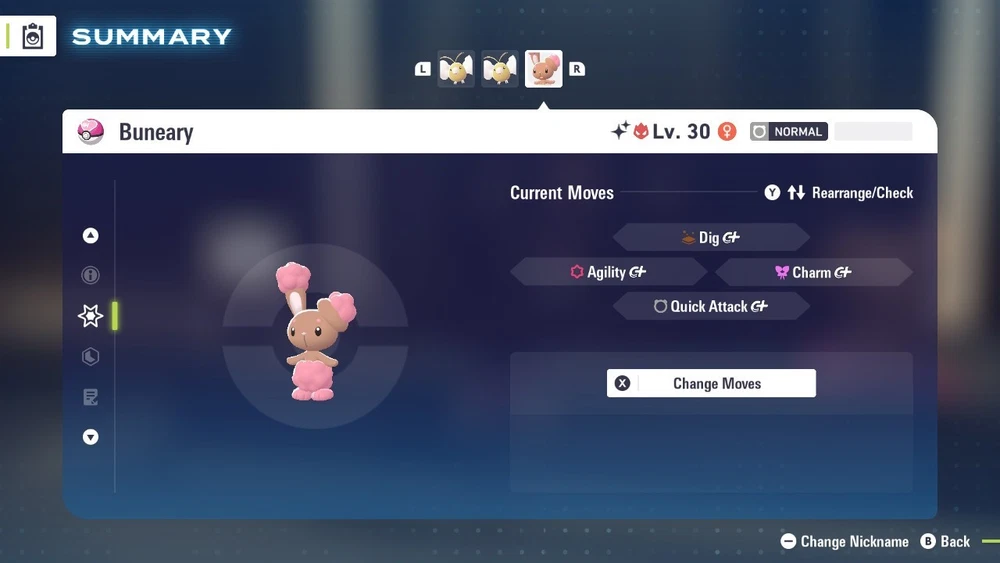Click the up arrow above the page tabs
Viewport: 1000px width, 563px height.
click(91, 236)
